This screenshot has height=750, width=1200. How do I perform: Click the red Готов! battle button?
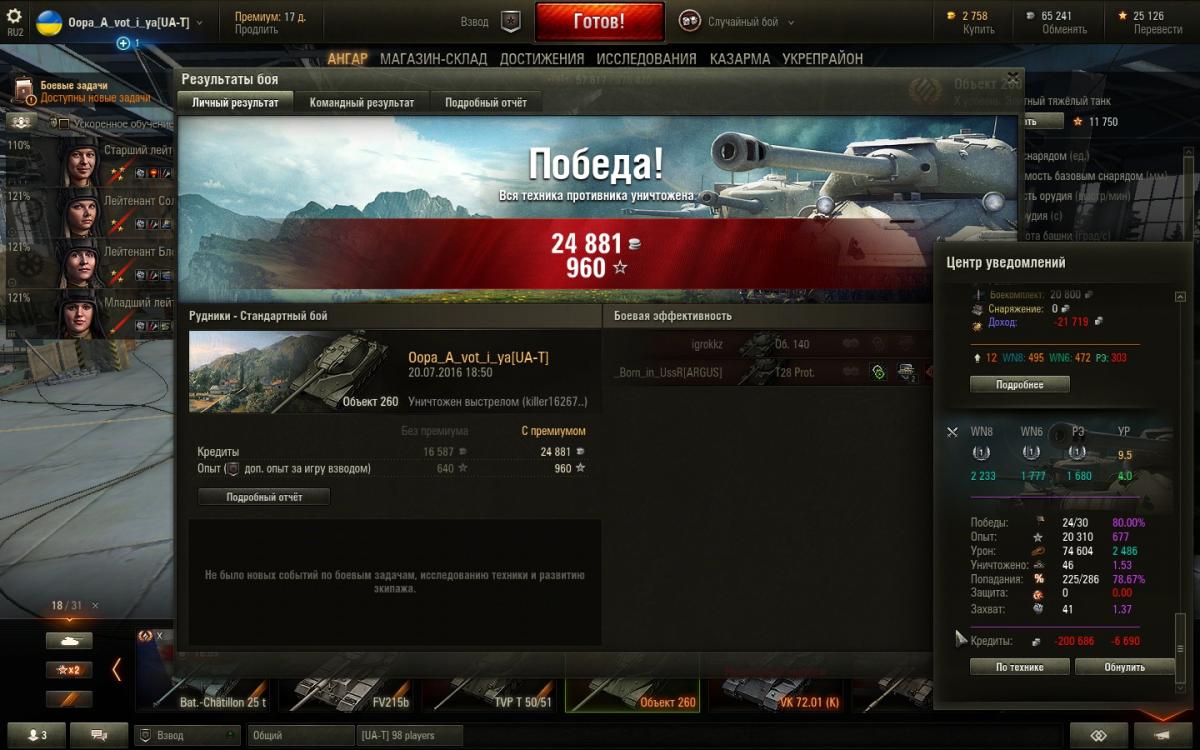[599, 21]
